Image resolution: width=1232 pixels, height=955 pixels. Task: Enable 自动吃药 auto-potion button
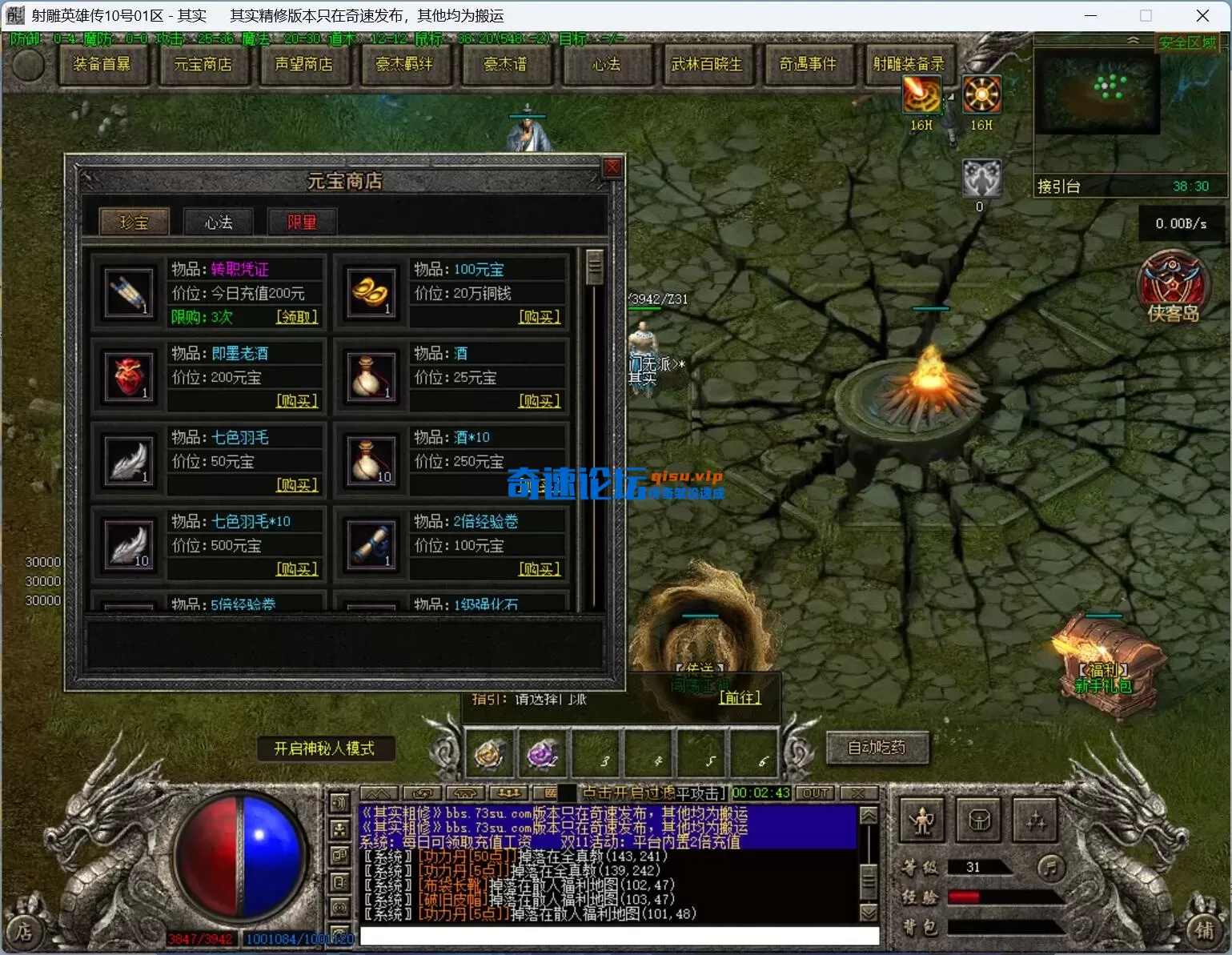877,748
